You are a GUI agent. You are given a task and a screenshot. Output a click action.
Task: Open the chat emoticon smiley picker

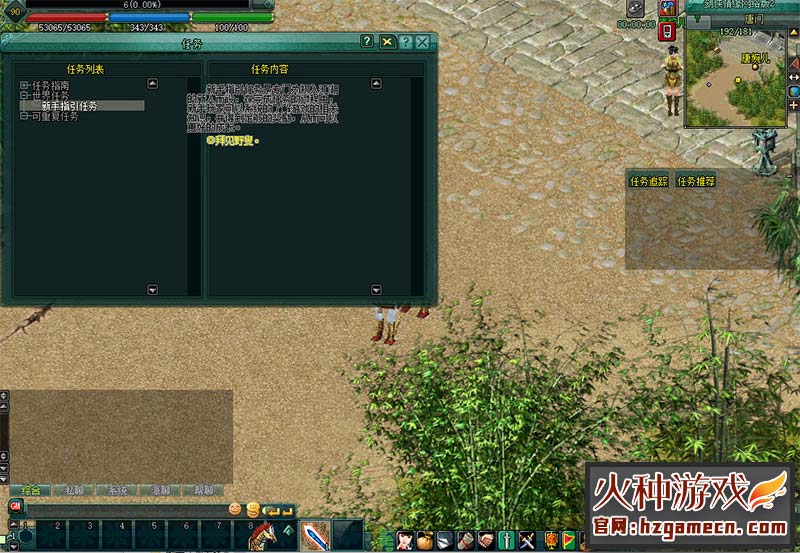236,509
